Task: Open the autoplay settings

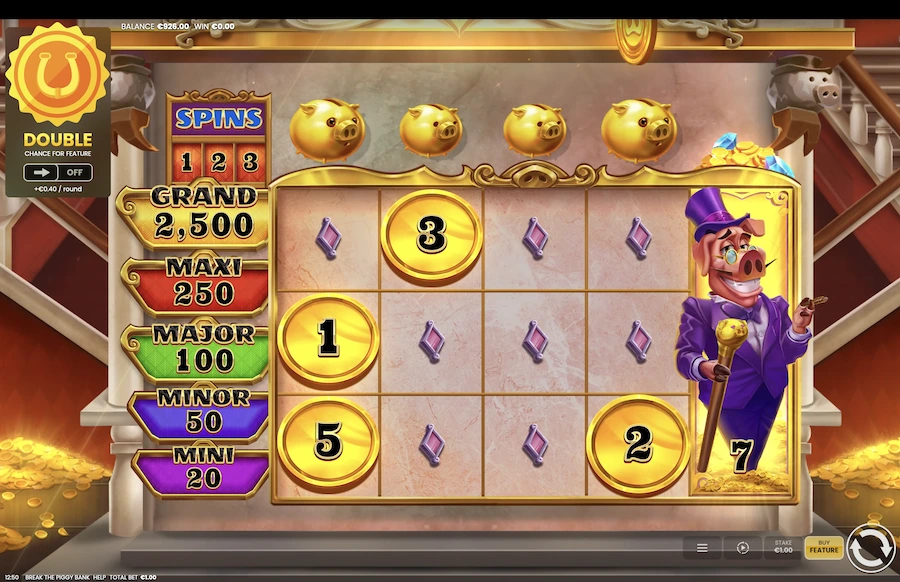Action: pyautogui.click(x=743, y=548)
